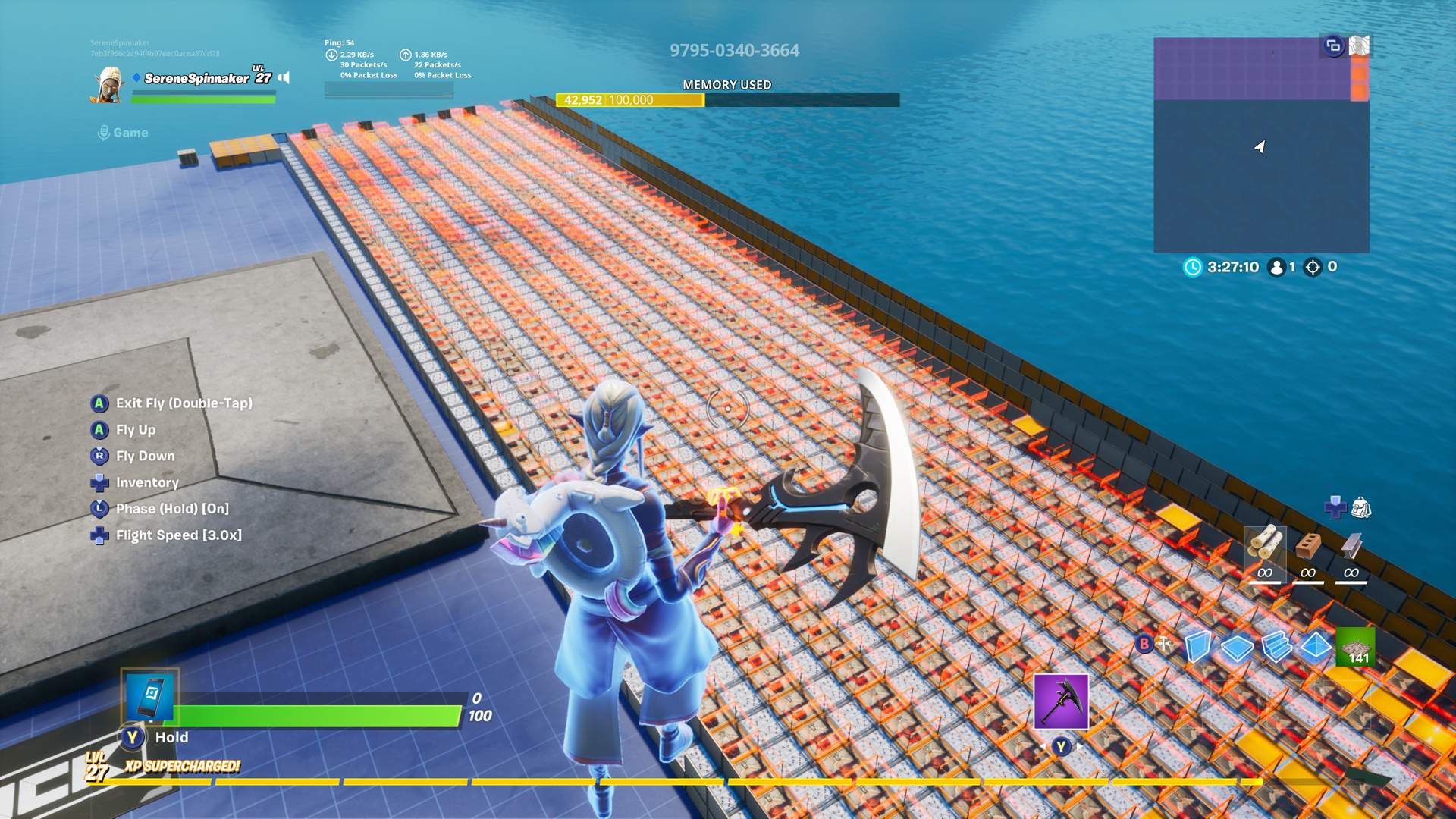
Task: Toggle the speaker icon beside player name
Action: click(x=284, y=77)
